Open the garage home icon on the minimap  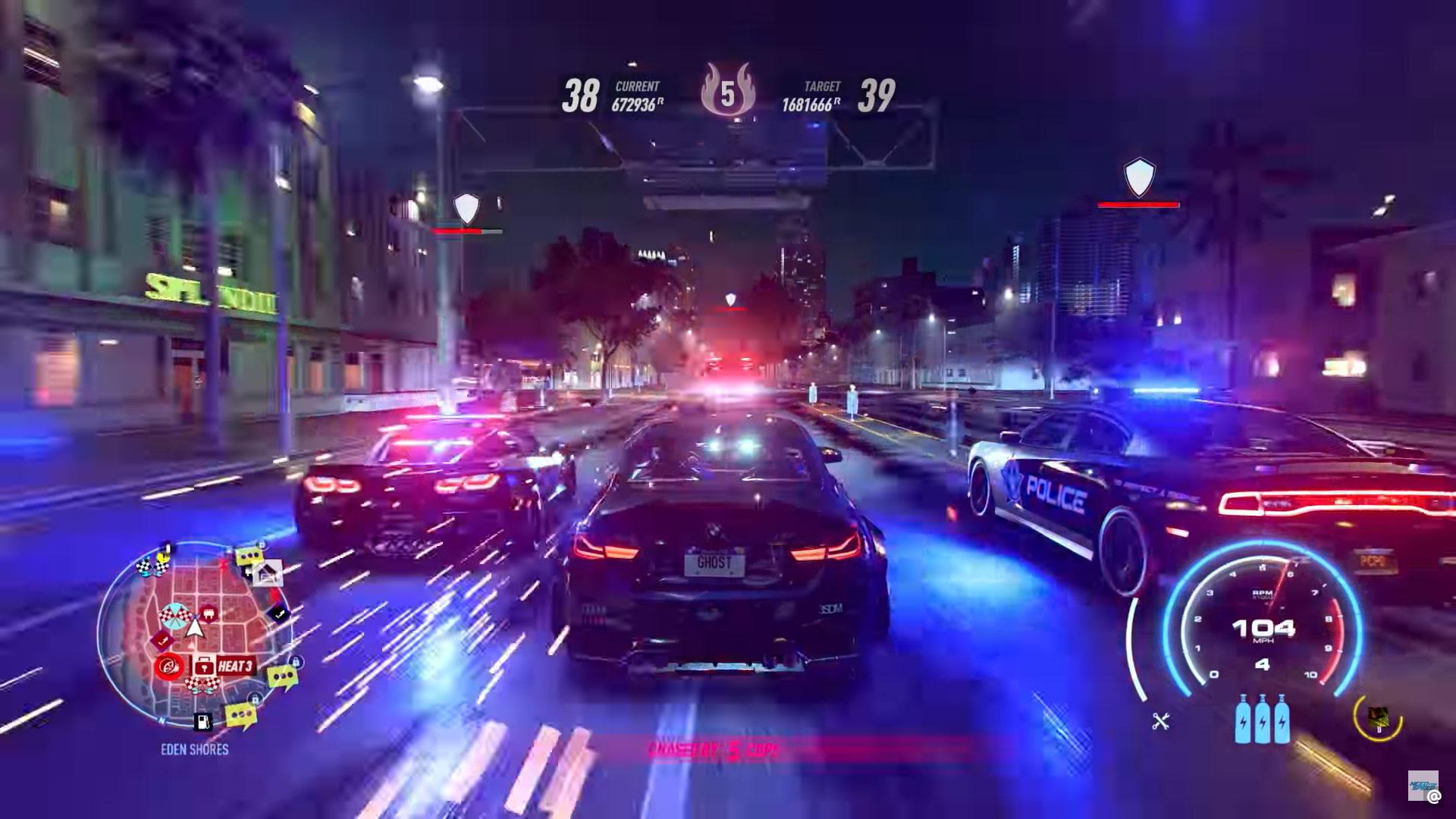[x=267, y=573]
